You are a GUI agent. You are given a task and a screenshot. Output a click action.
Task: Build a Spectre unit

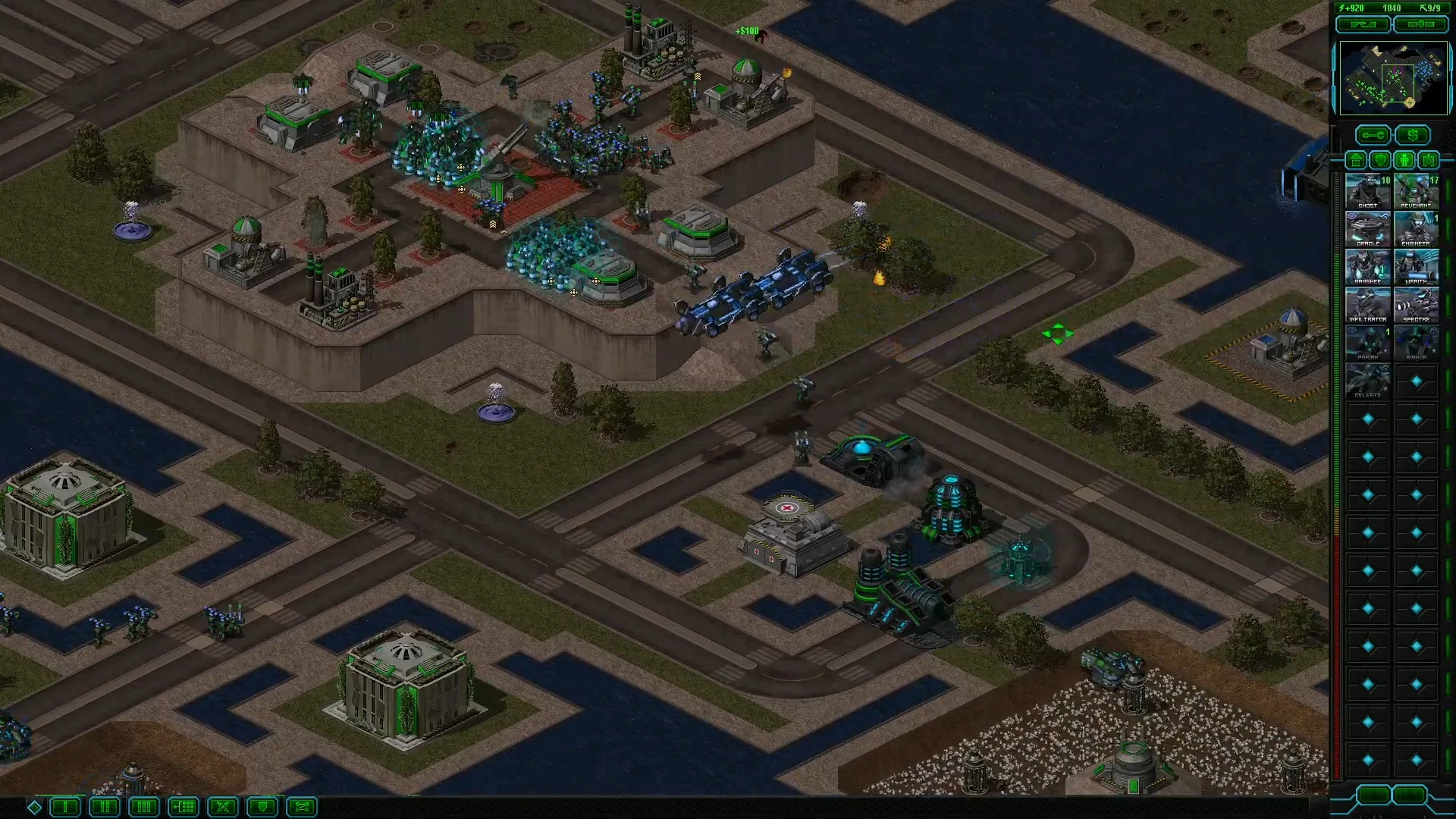click(1416, 305)
